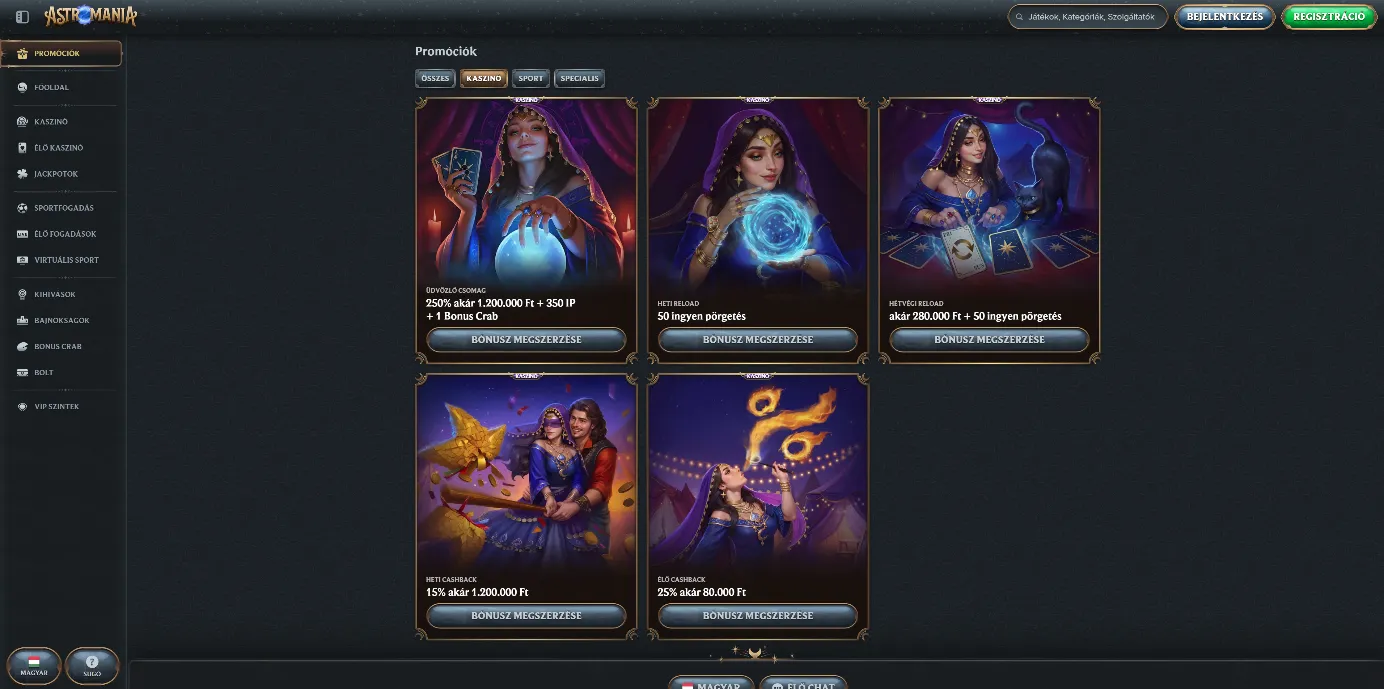Open the Bejelentkezés login button

[x=1225, y=17]
